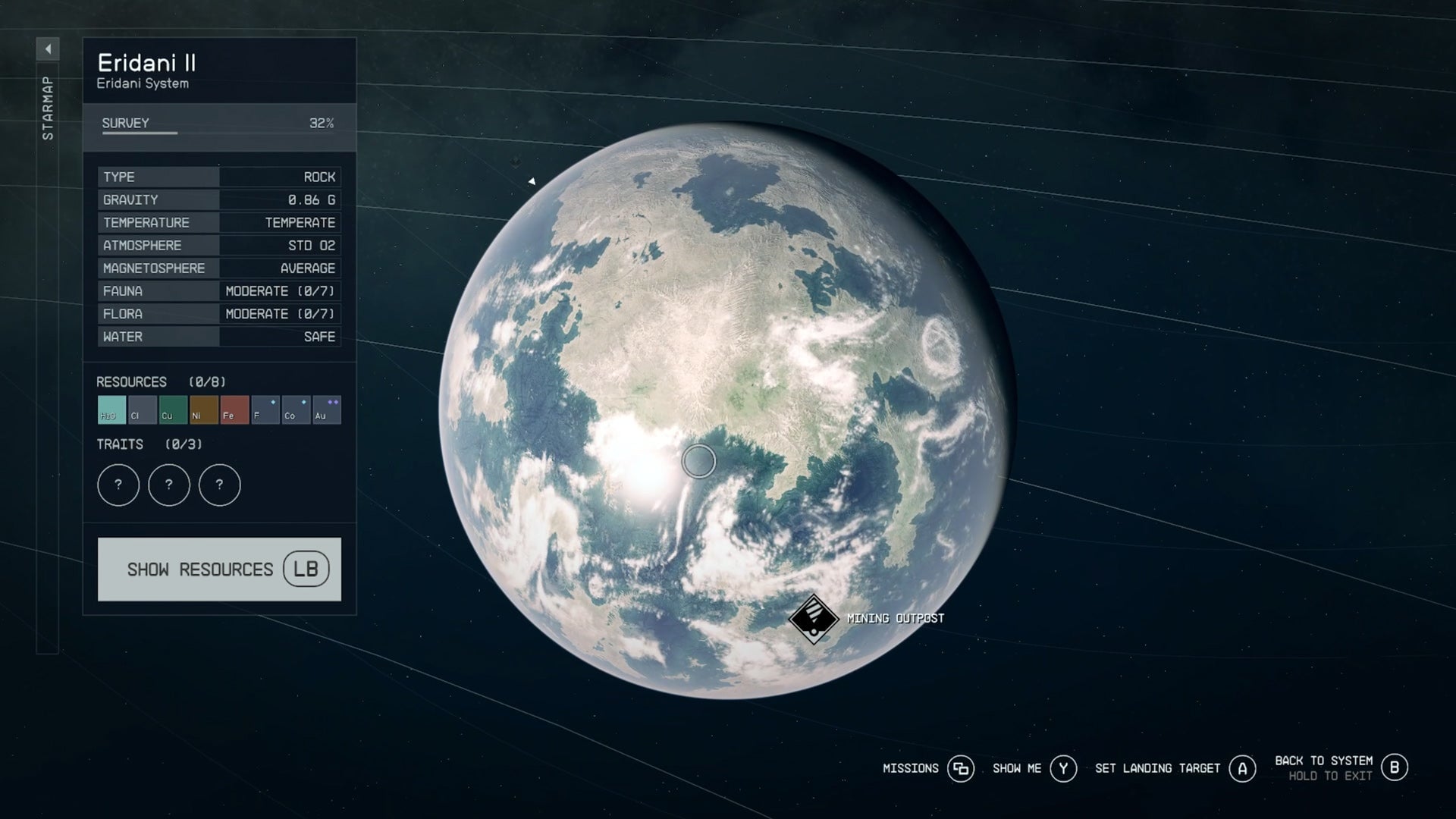This screenshot has width=1456, height=819.
Task: Reveal the second unknown trait
Action: click(x=169, y=485)
